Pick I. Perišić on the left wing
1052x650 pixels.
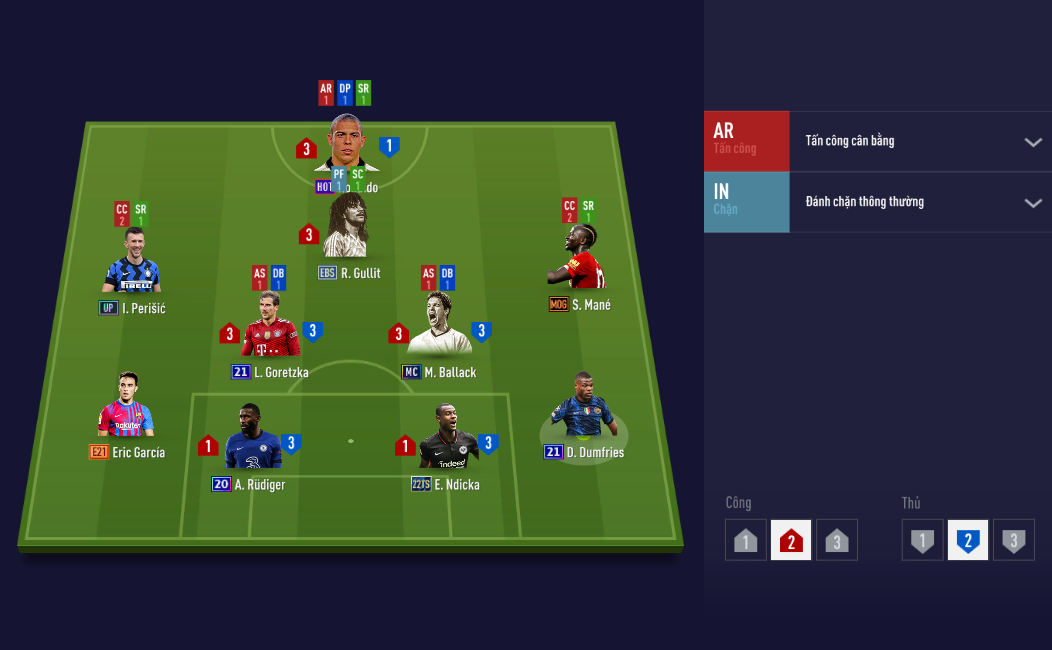pyautogui.click(x=131, y=262)
